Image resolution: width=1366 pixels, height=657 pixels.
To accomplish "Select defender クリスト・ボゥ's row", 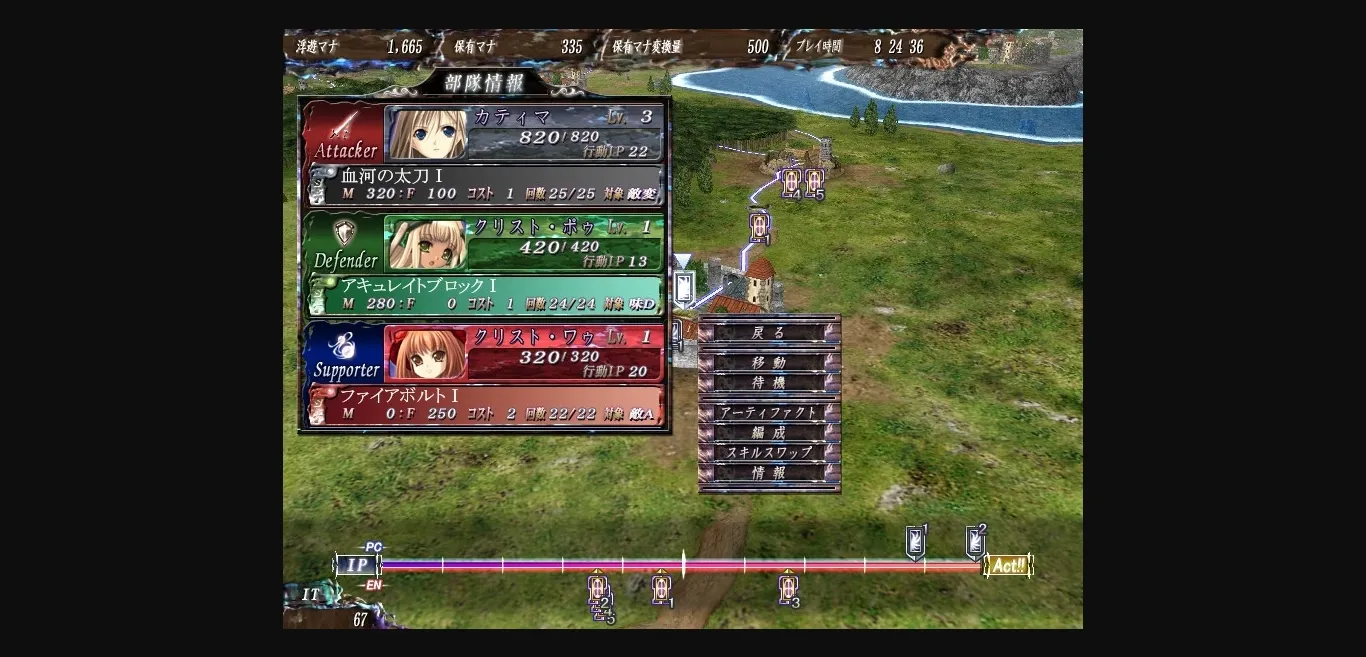I will point(566,244).
